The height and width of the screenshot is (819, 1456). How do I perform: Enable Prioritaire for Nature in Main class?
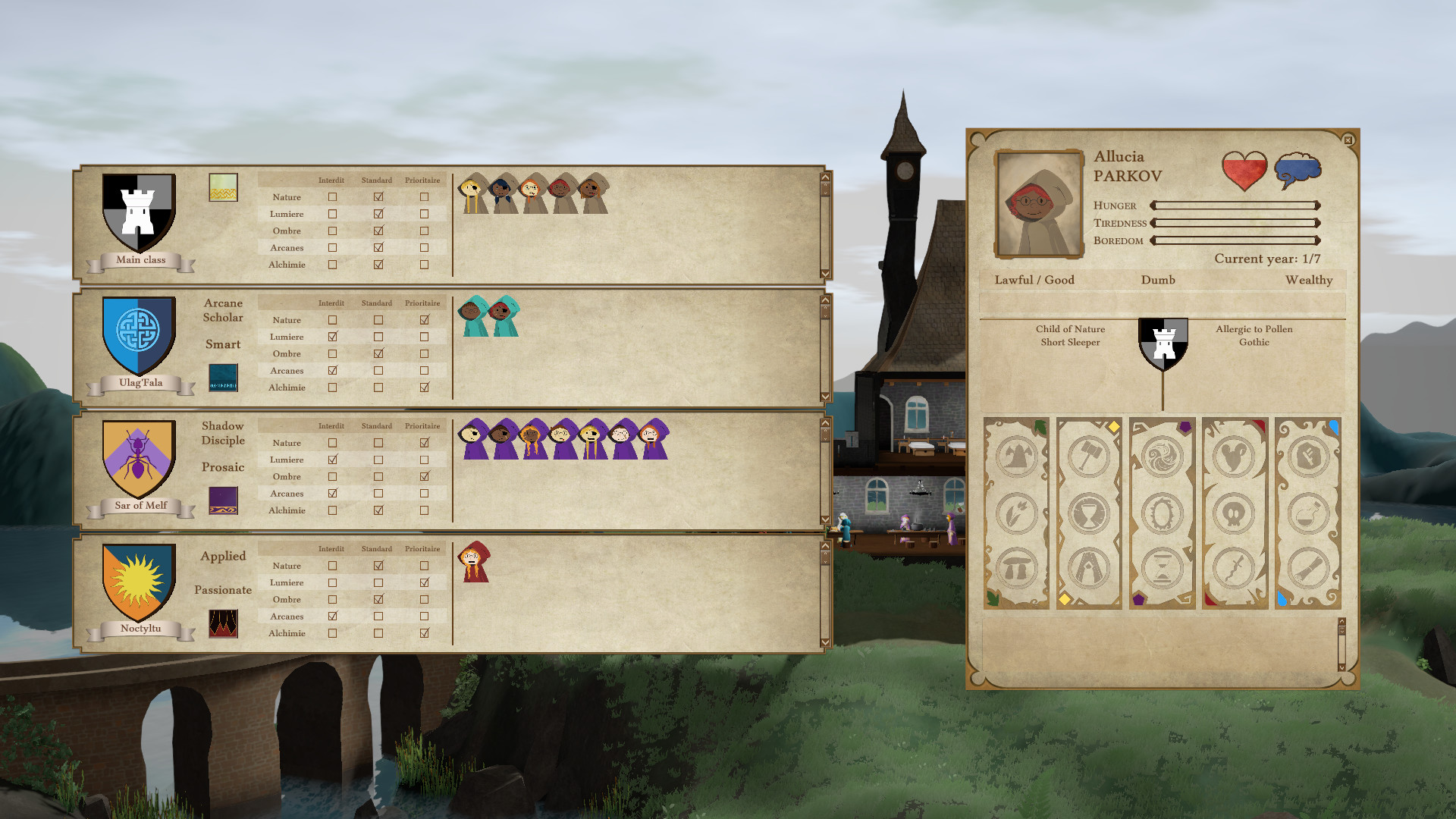tap(422, 196)
